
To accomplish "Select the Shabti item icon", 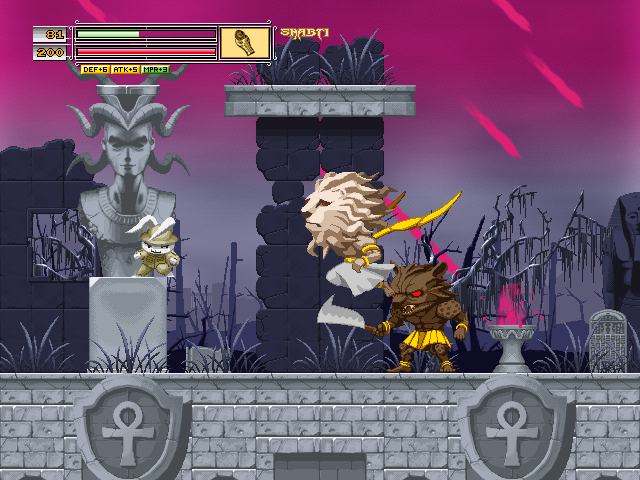I will (x=245, y=43).
